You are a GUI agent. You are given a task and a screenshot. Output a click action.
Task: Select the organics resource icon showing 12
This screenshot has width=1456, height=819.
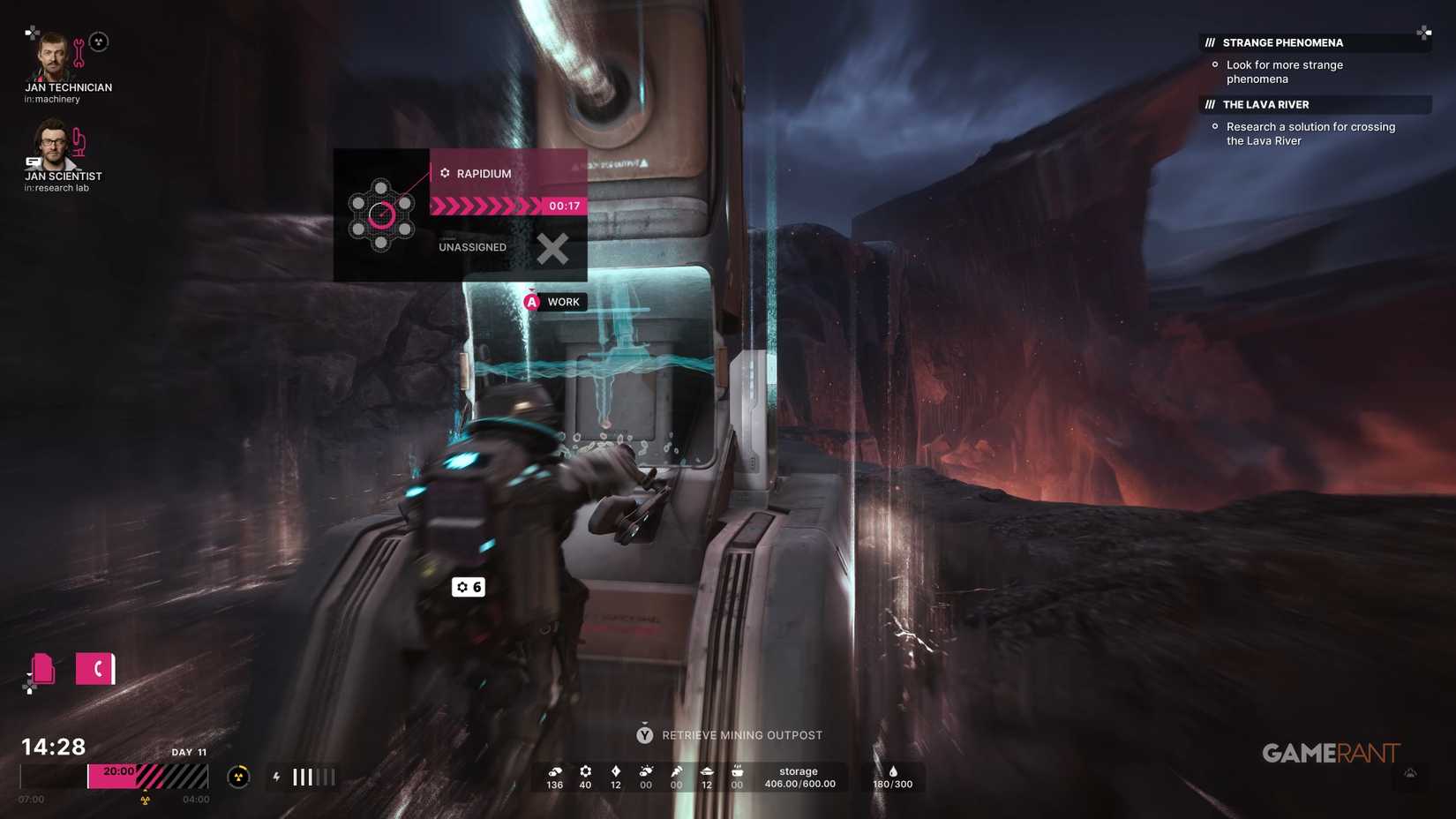(x=615, y=770)
